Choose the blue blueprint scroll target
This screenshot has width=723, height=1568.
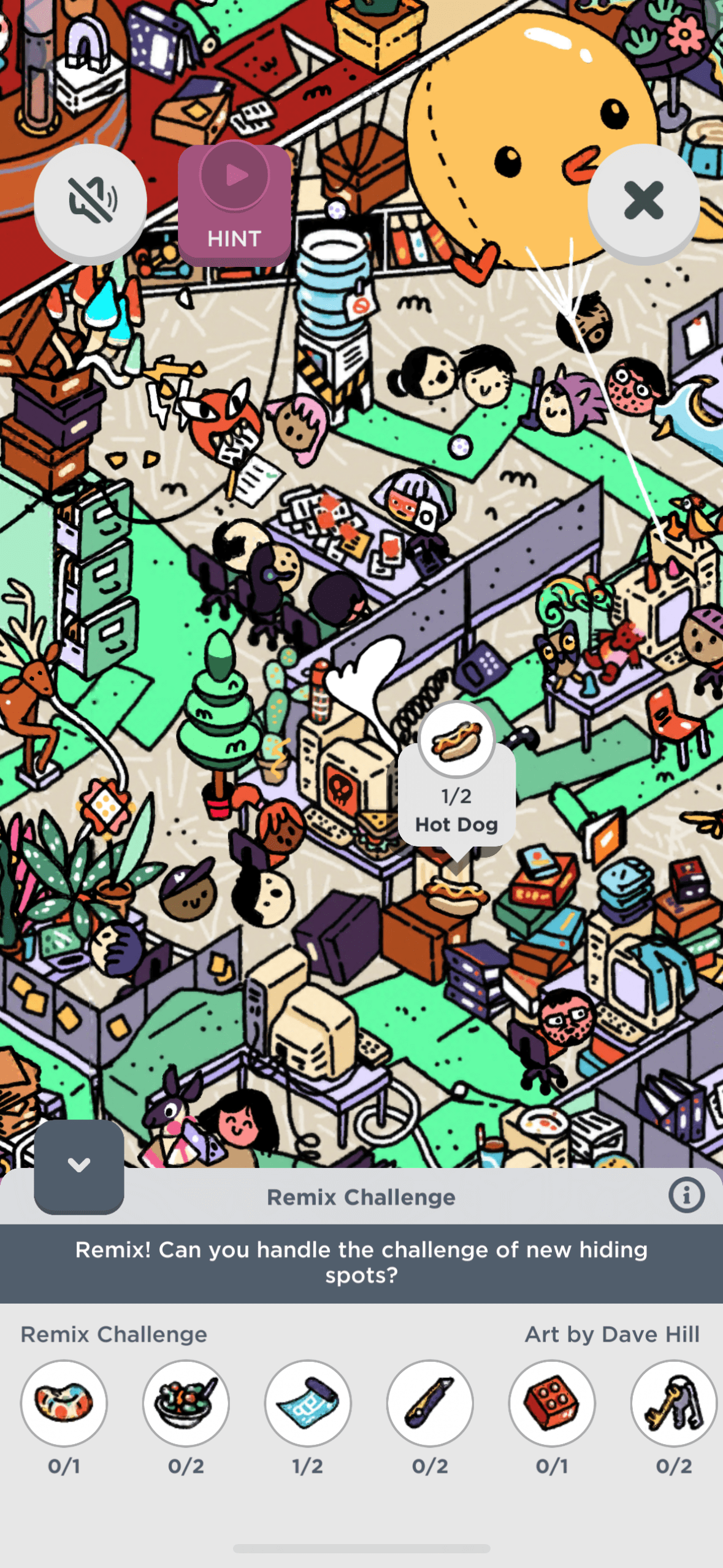[x=308, y=1402]
